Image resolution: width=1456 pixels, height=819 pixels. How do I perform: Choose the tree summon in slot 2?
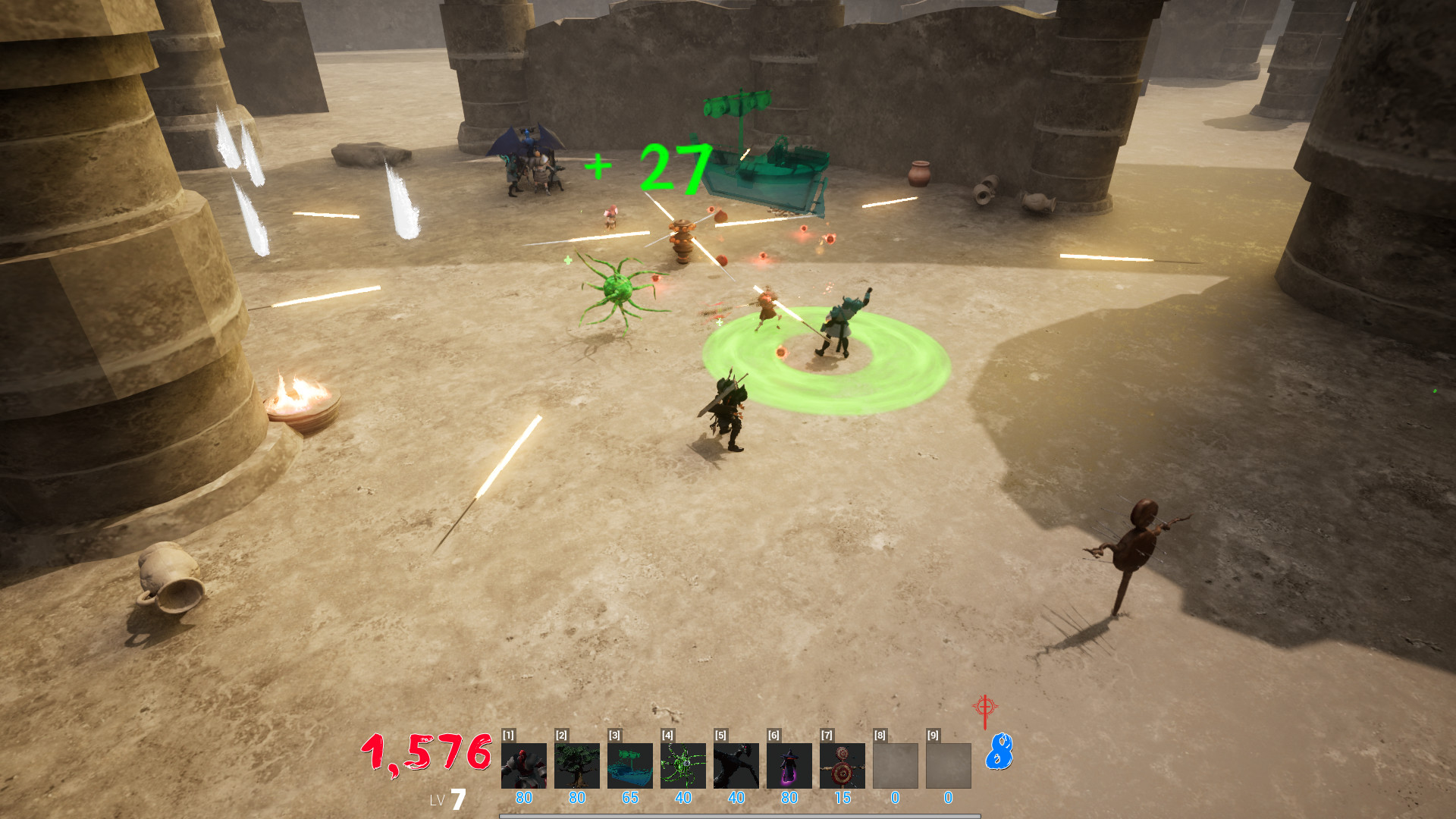click(x=576, y=765)
